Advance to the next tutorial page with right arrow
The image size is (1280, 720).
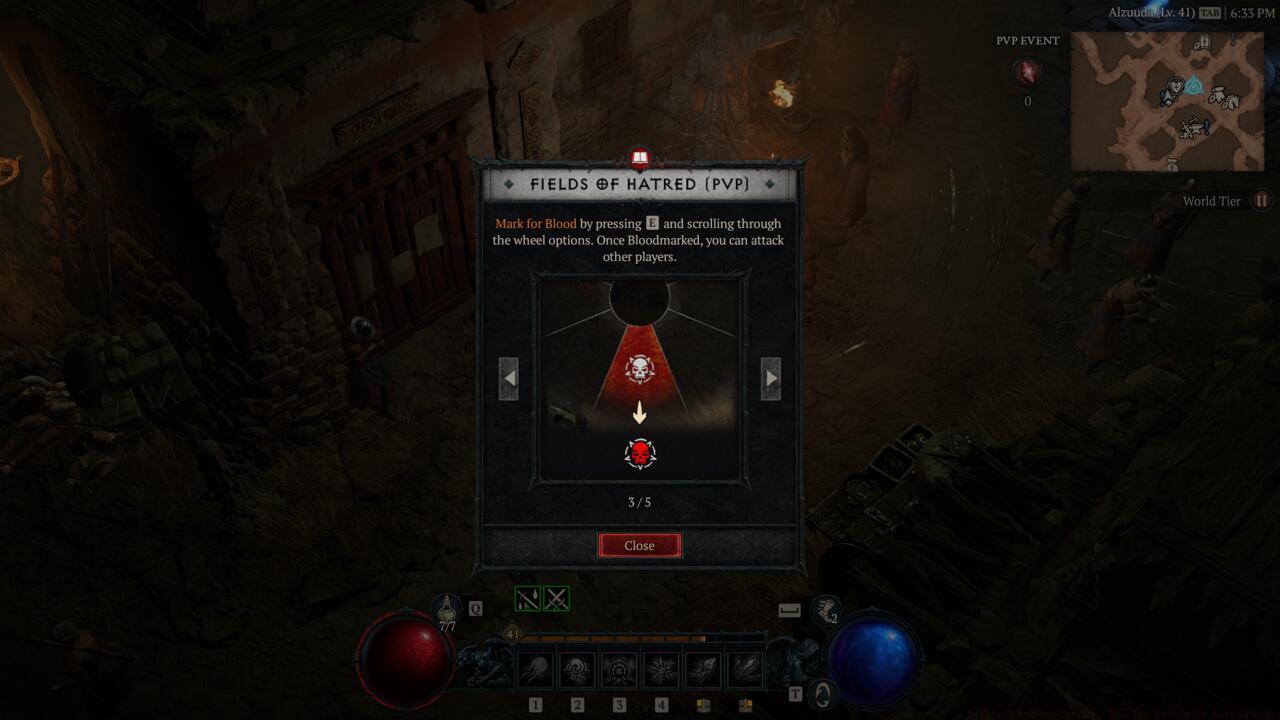tap(771, 378)
